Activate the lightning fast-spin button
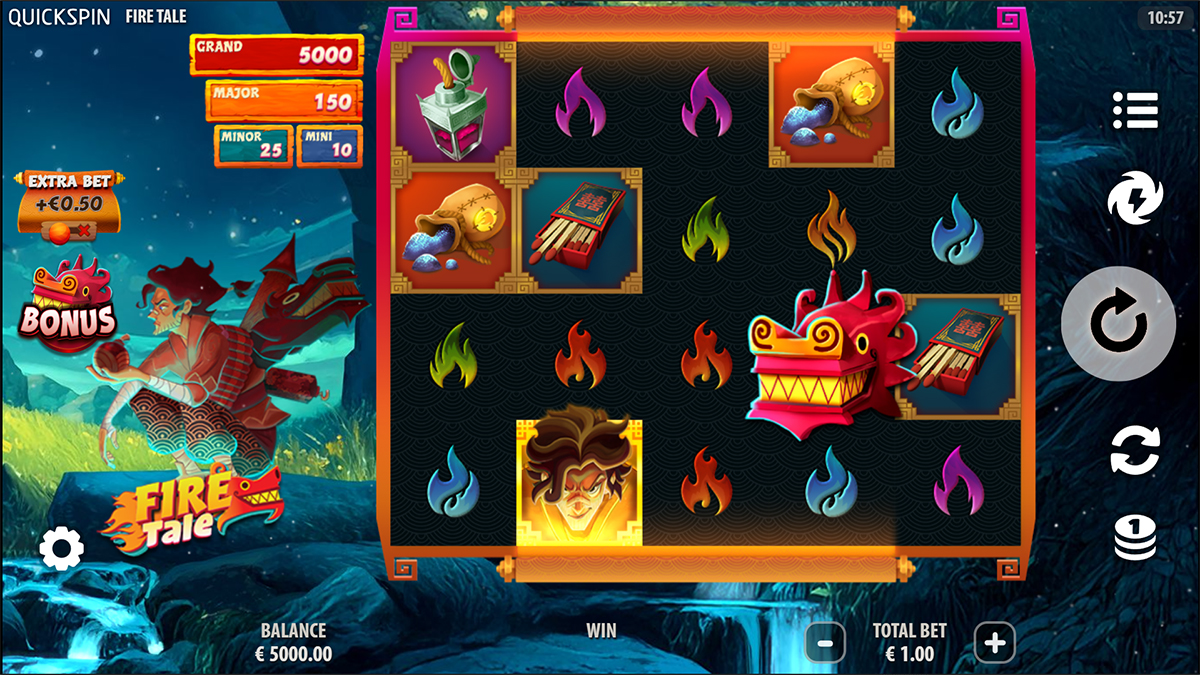Viewport: 1200px width, 675px height. [x=1135, y=197]
